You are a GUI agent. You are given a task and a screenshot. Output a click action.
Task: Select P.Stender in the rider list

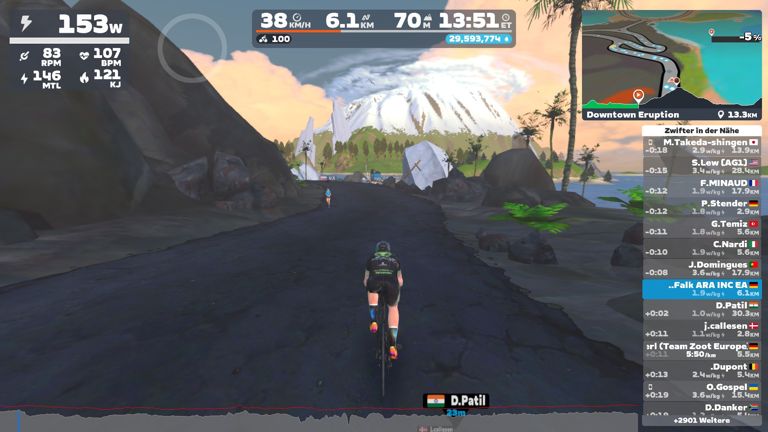tap(701, 207)
